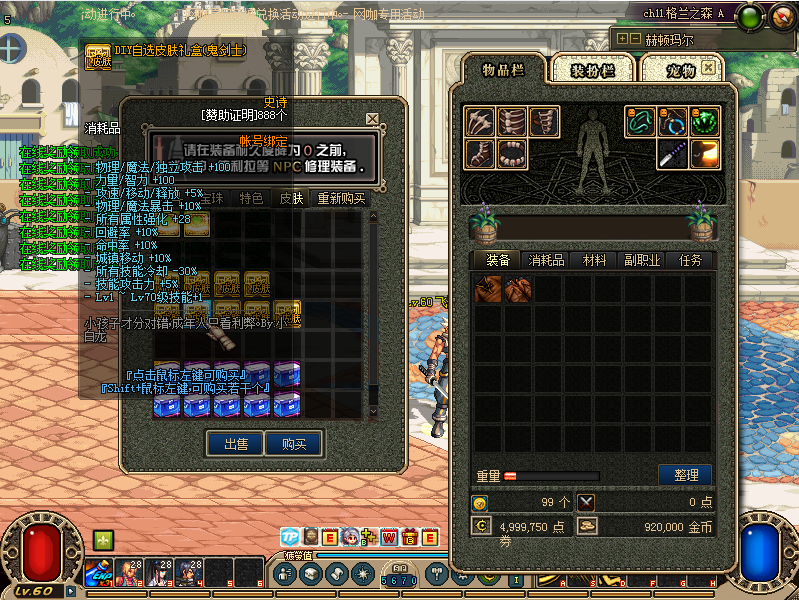Image resolution: width=799 pixels, height=600 pixels.
Task: Select the first item in the equipment bag
Action: coord(489,290)
